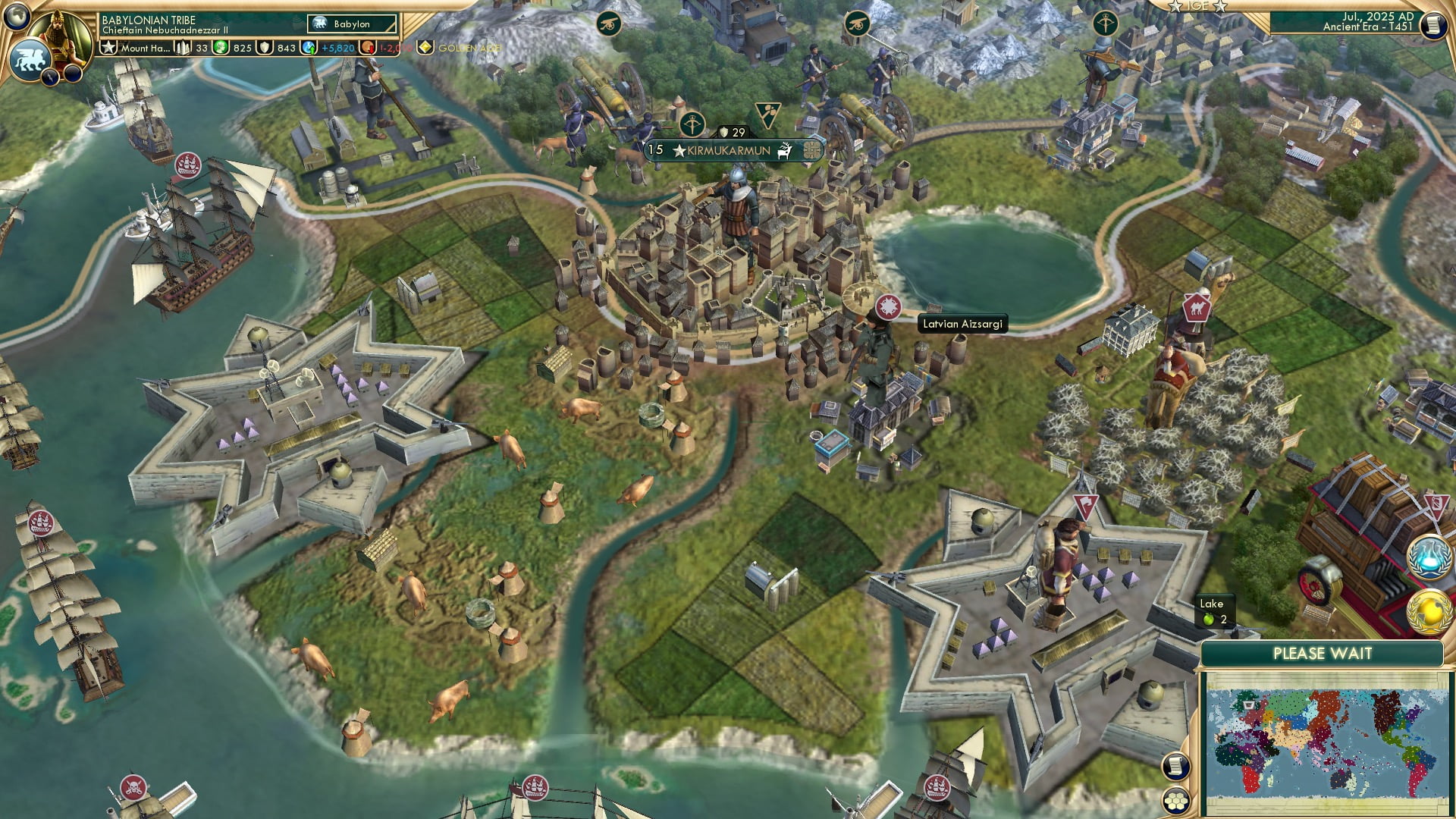Image resolution: width=1456 pixels, height=819 pixels.
Task: Open the Babylon civilization dropdown
Action: 351,24
